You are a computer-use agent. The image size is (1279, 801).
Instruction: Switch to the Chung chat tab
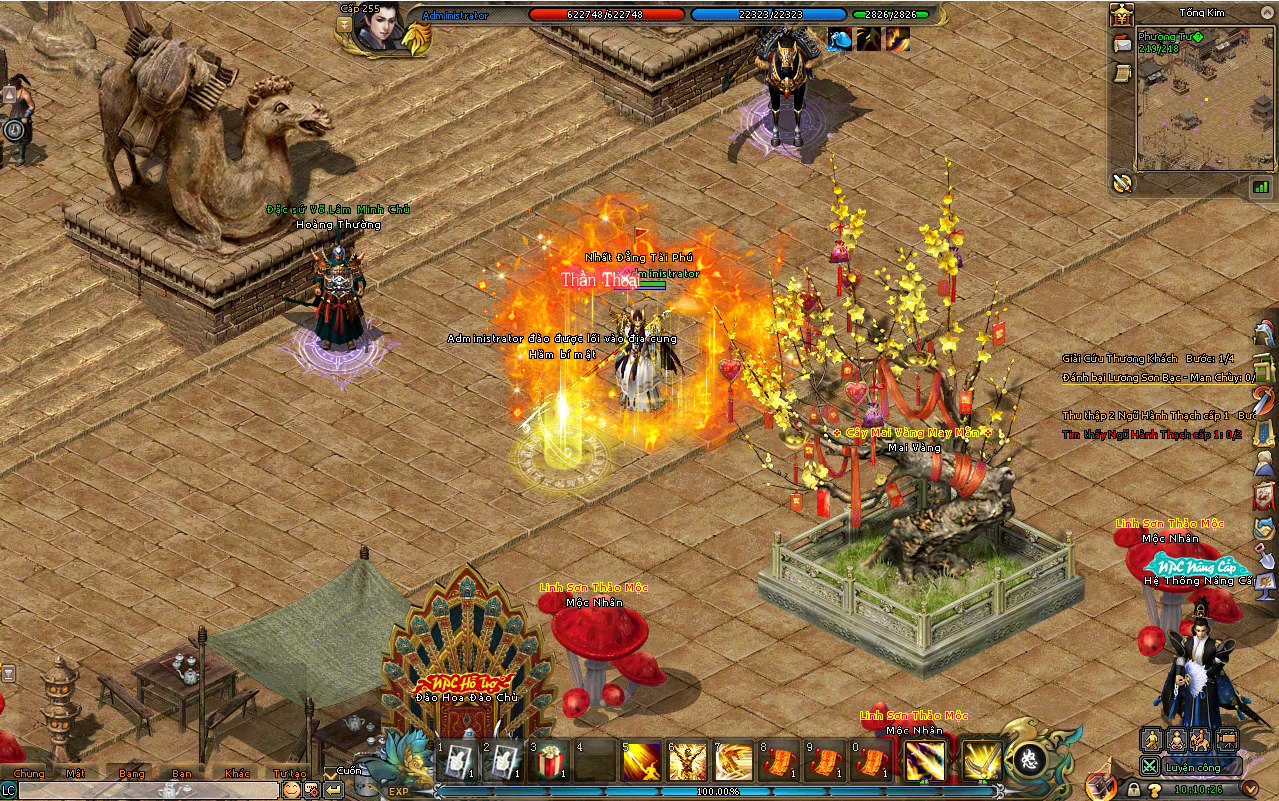[29, 773]
